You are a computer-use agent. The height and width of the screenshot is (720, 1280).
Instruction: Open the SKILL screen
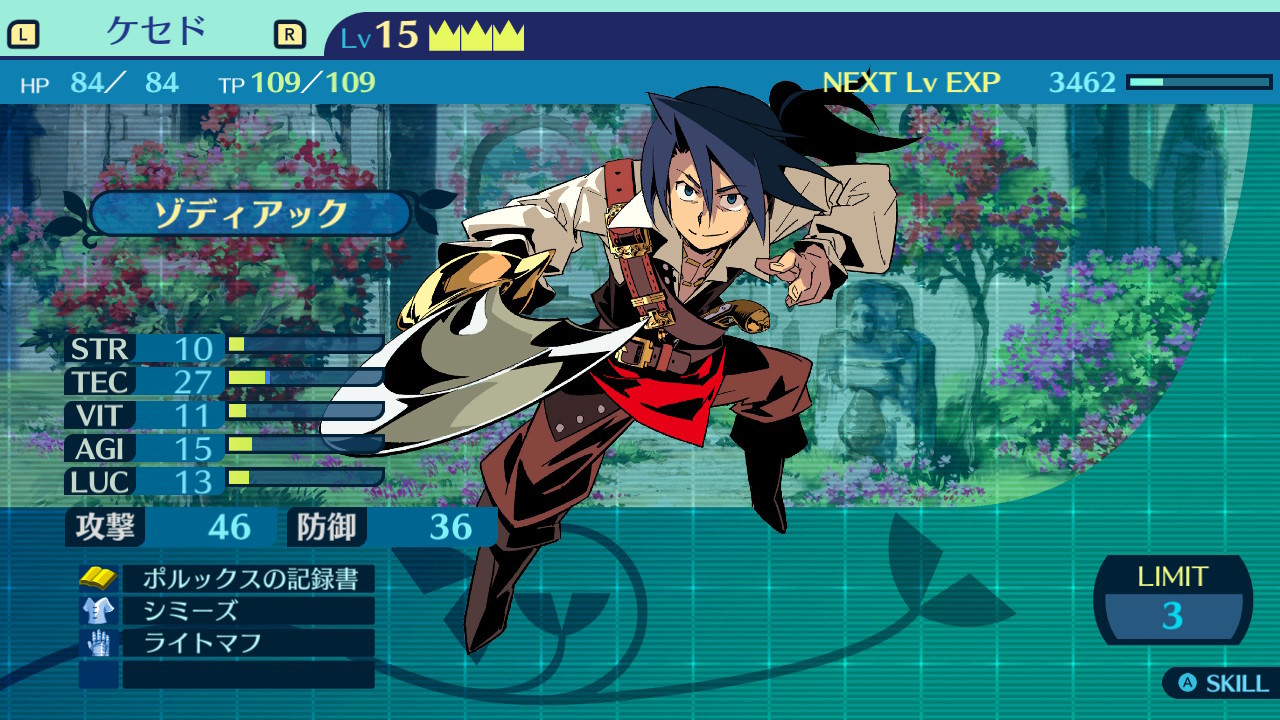(x=1224, y=684)
